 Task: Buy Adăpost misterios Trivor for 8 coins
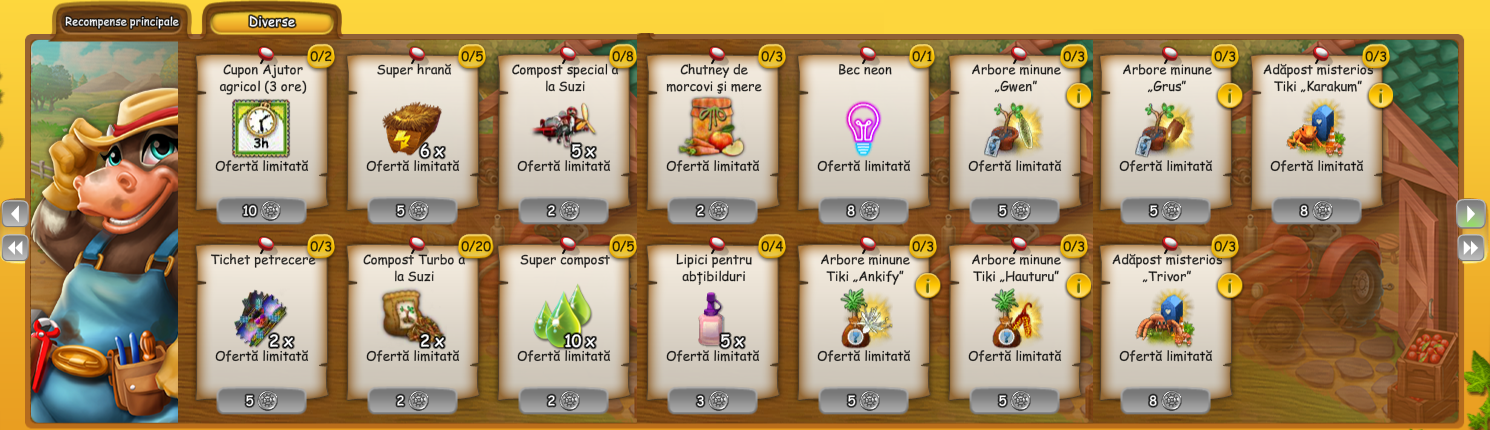[x=1166, y=401]
